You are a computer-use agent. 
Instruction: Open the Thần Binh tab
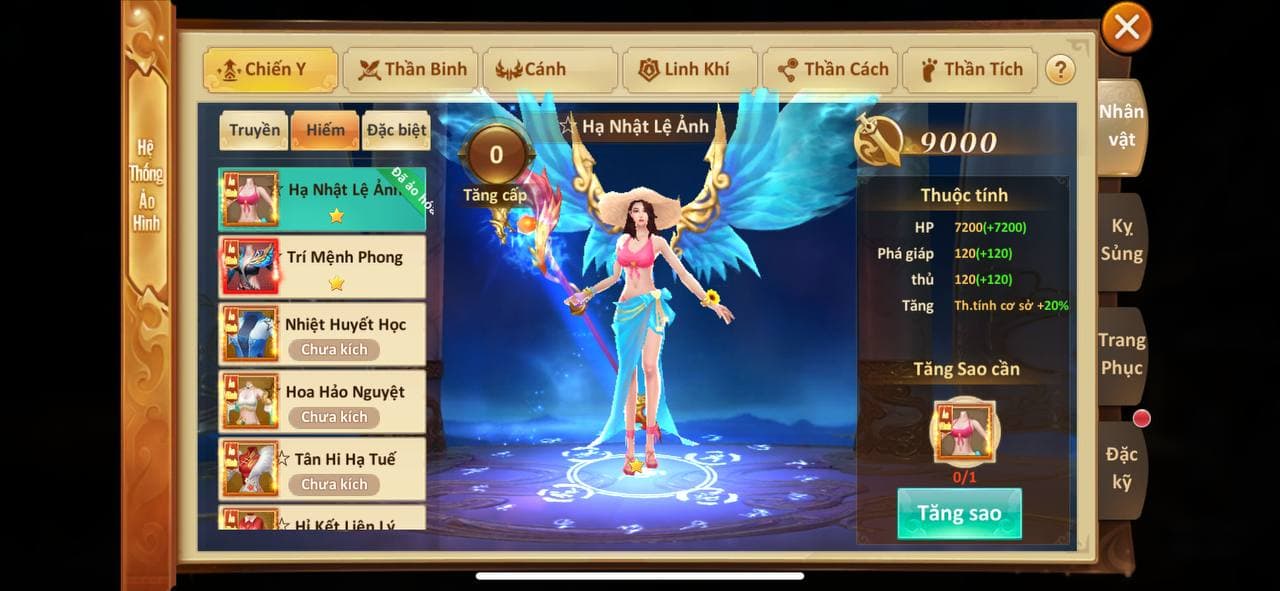coord(412,70)
